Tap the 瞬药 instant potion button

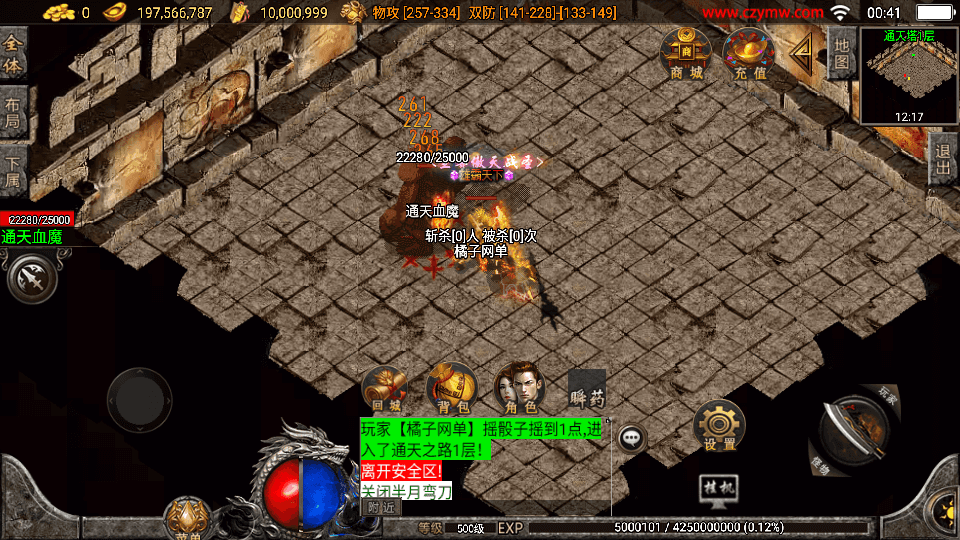pyautogui.click(x=587, y=389)
